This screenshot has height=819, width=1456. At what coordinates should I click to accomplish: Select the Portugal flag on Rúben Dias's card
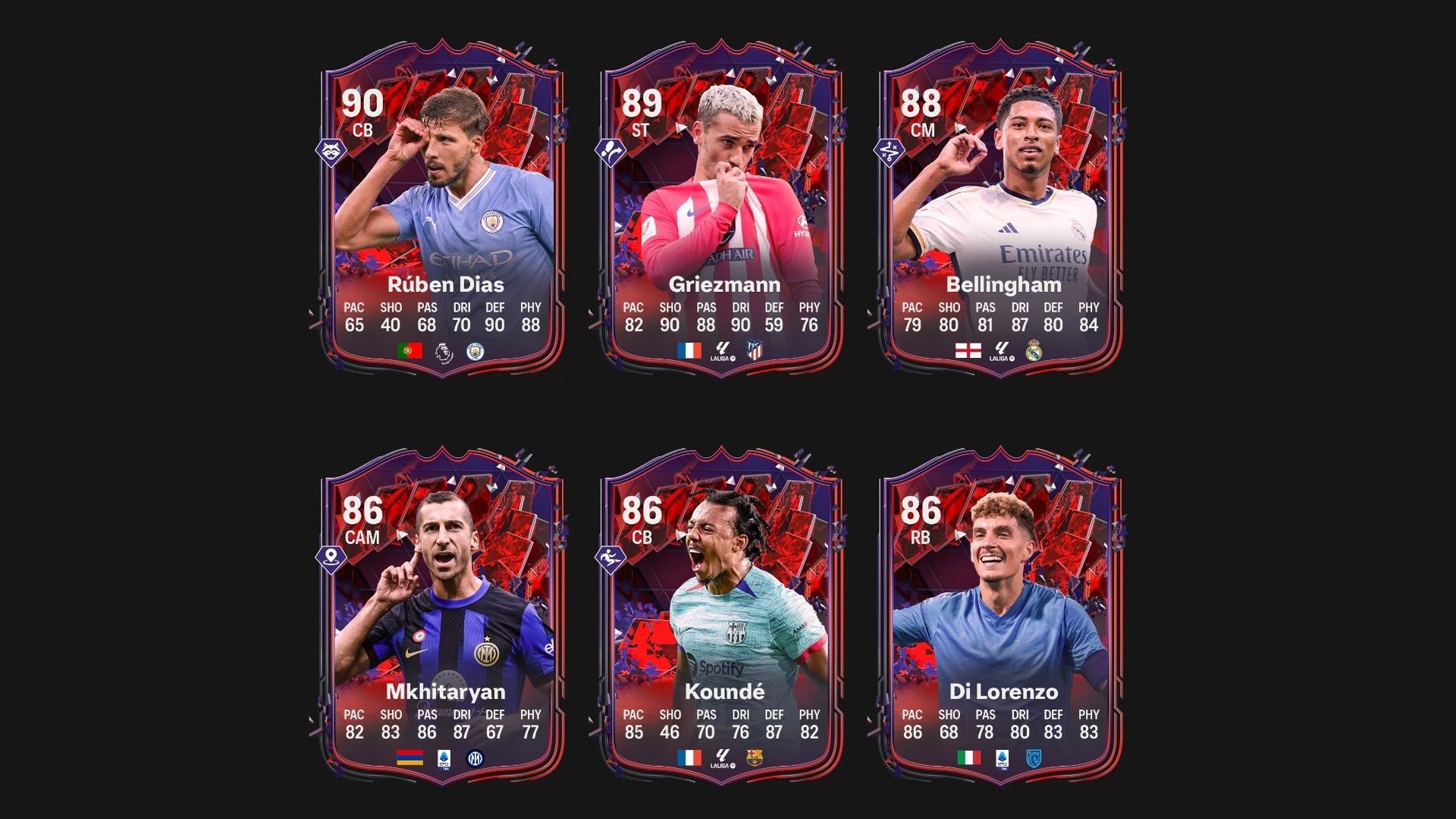click(409, 350)
